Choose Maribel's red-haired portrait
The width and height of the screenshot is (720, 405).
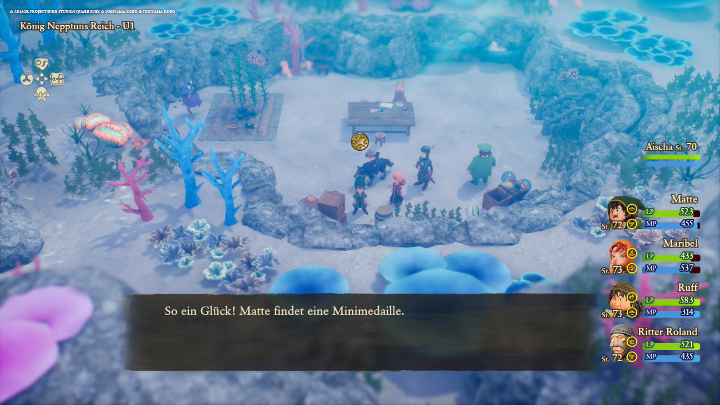point(621,255)
